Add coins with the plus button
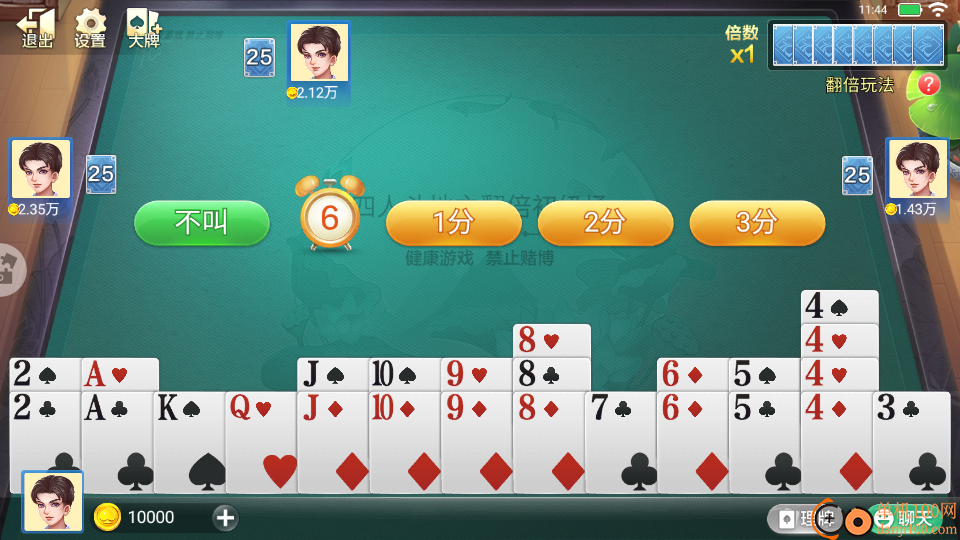This screenshot has width=960, height=540. coord(225,517)
